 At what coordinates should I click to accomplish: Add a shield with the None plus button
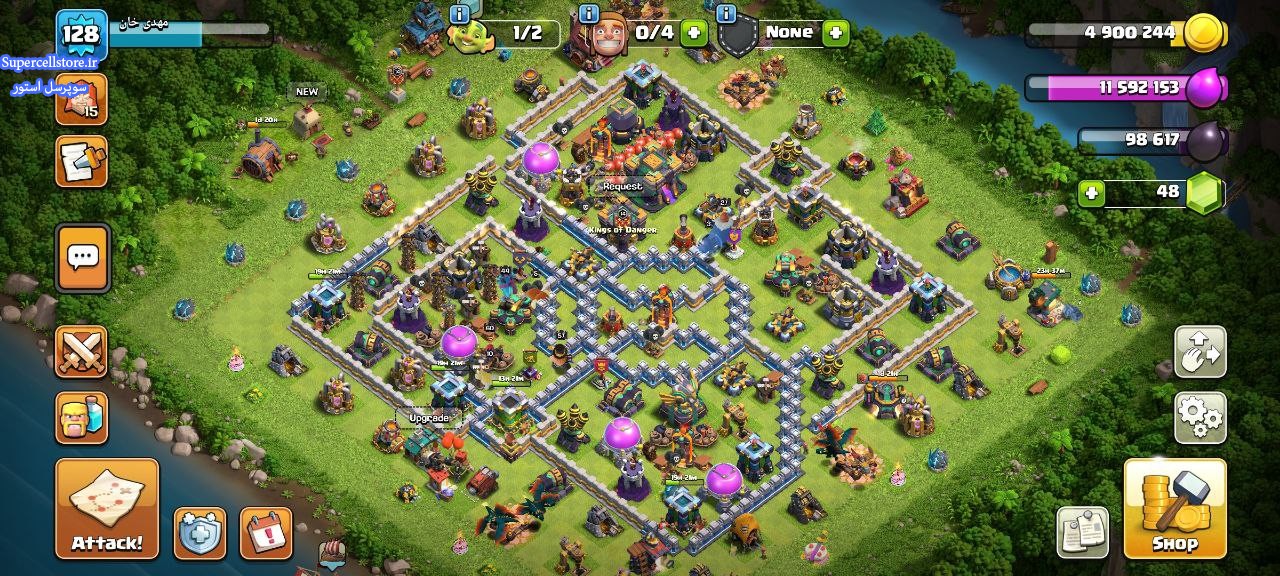(x=835, y=33)
